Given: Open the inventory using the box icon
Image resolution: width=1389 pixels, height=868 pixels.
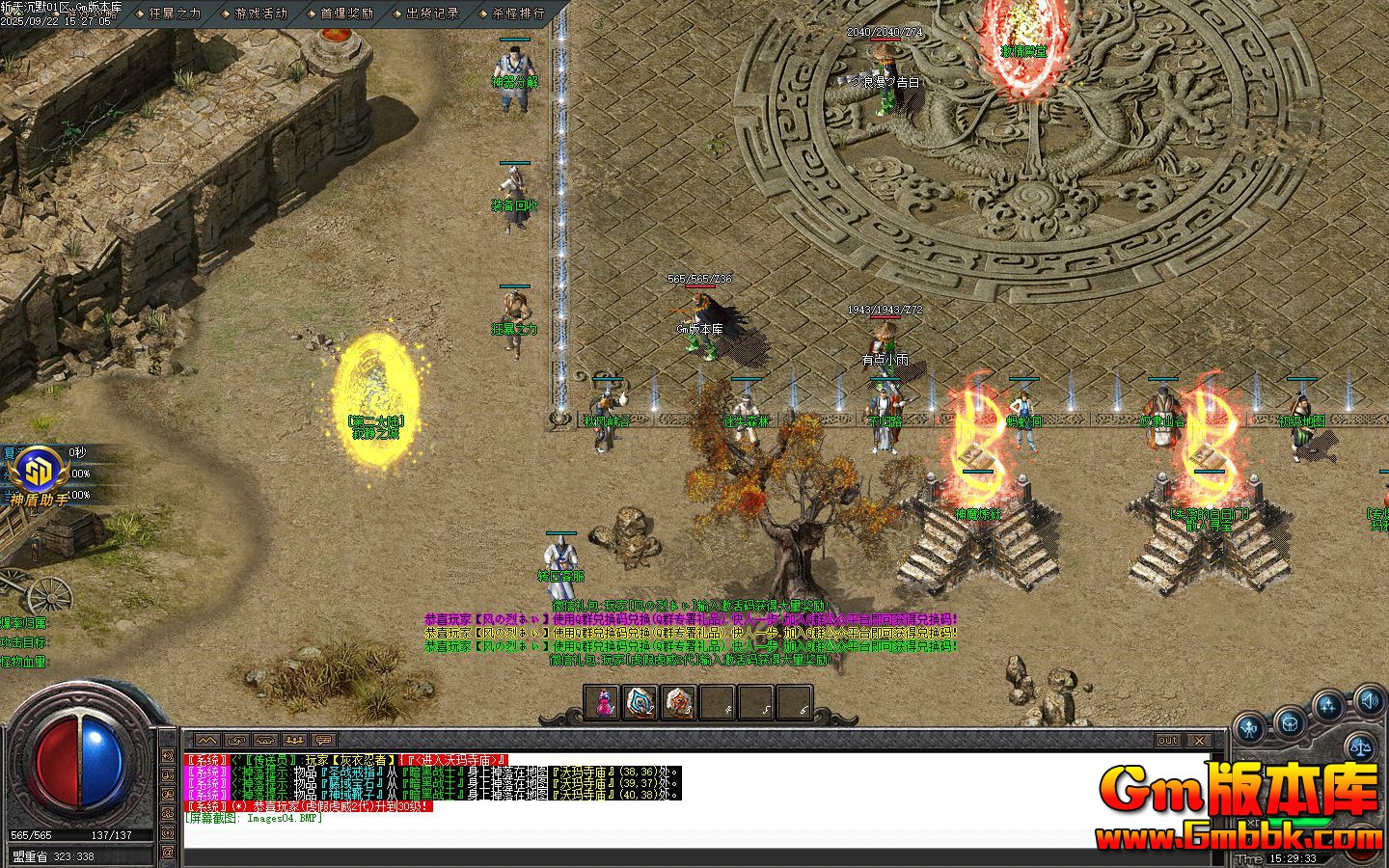Looking at the screenshot, I should tap(1289, 724).
